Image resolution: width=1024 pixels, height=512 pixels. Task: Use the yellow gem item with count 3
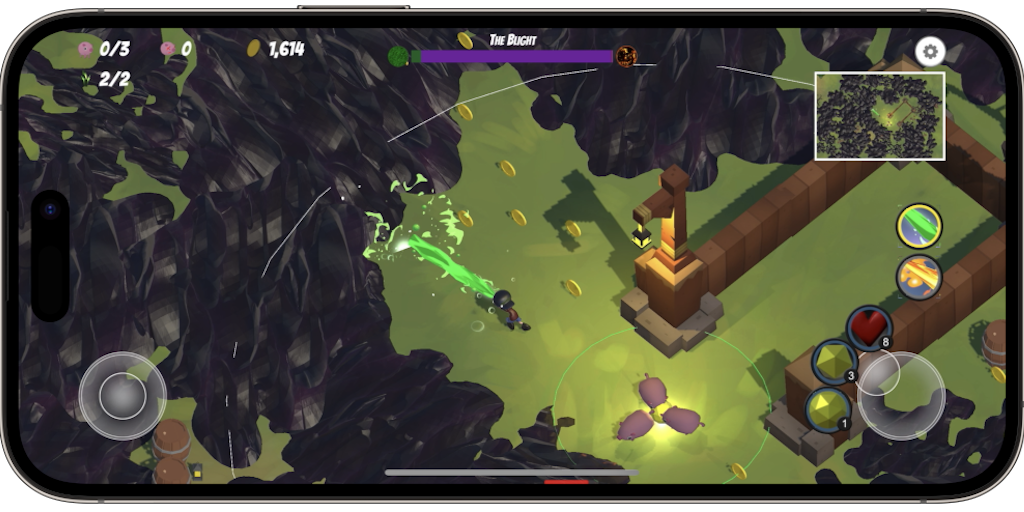(834, 362)
